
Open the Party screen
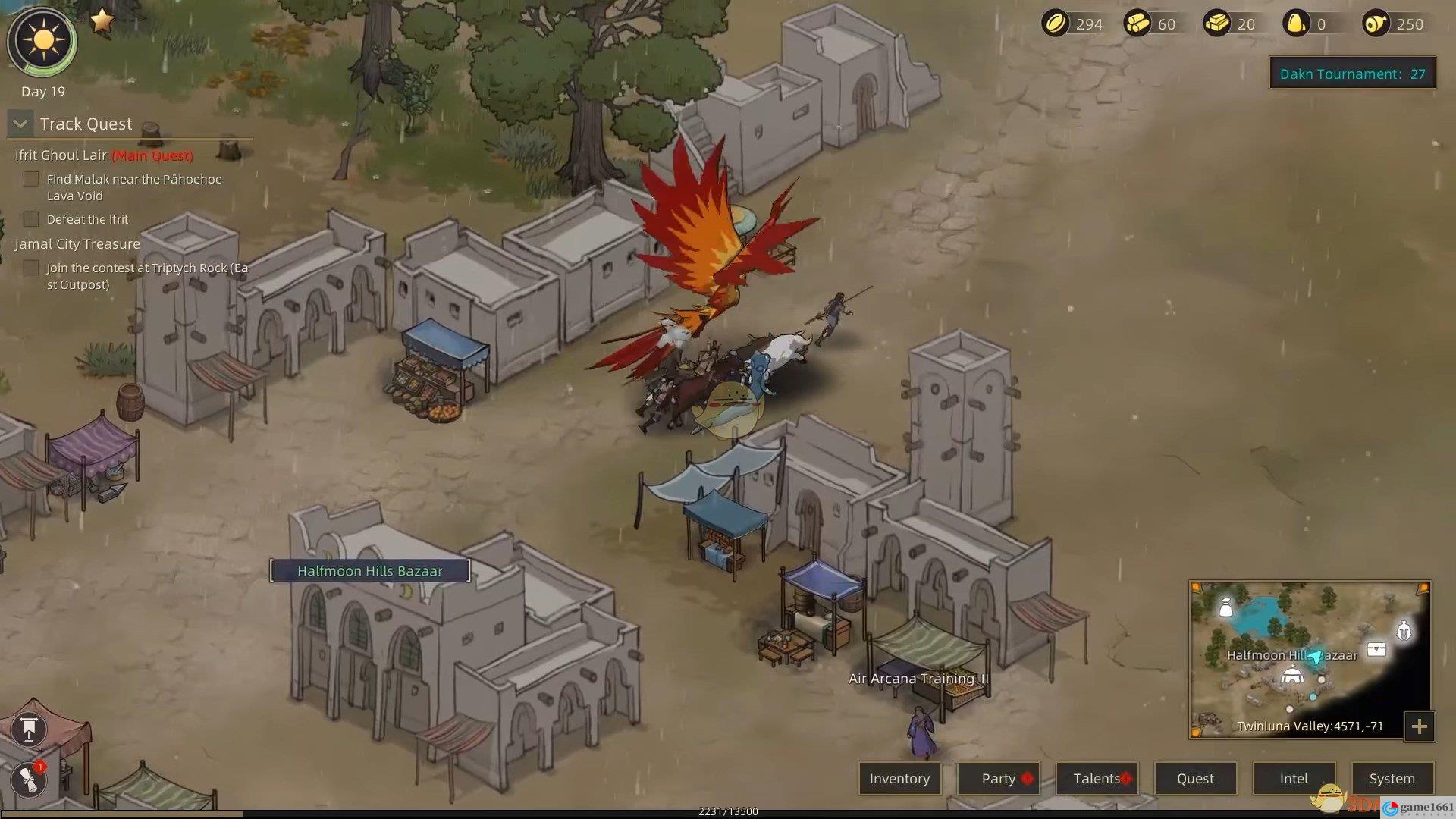coord(998,778)
